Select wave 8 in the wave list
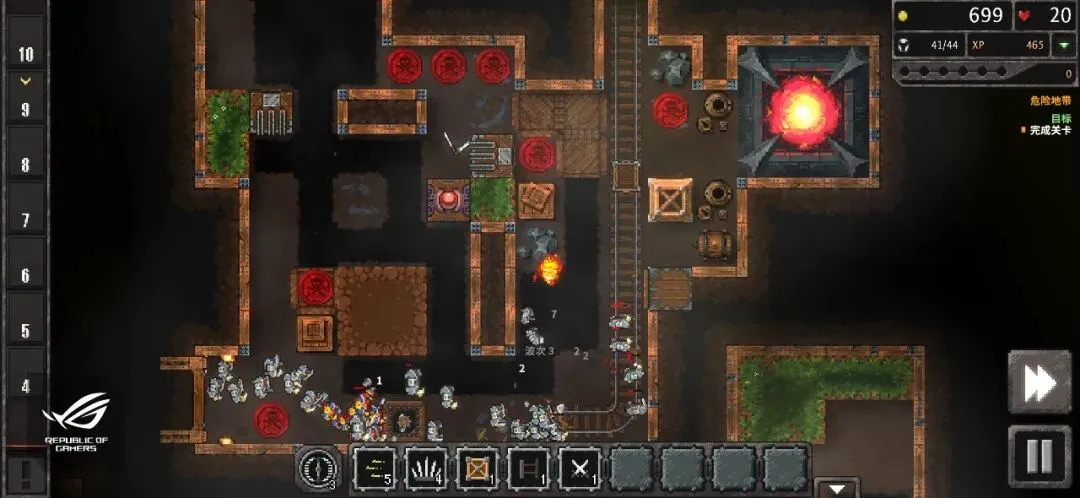Image resolution: width=1080 pixels, height=498 pixels. (26, 165)
